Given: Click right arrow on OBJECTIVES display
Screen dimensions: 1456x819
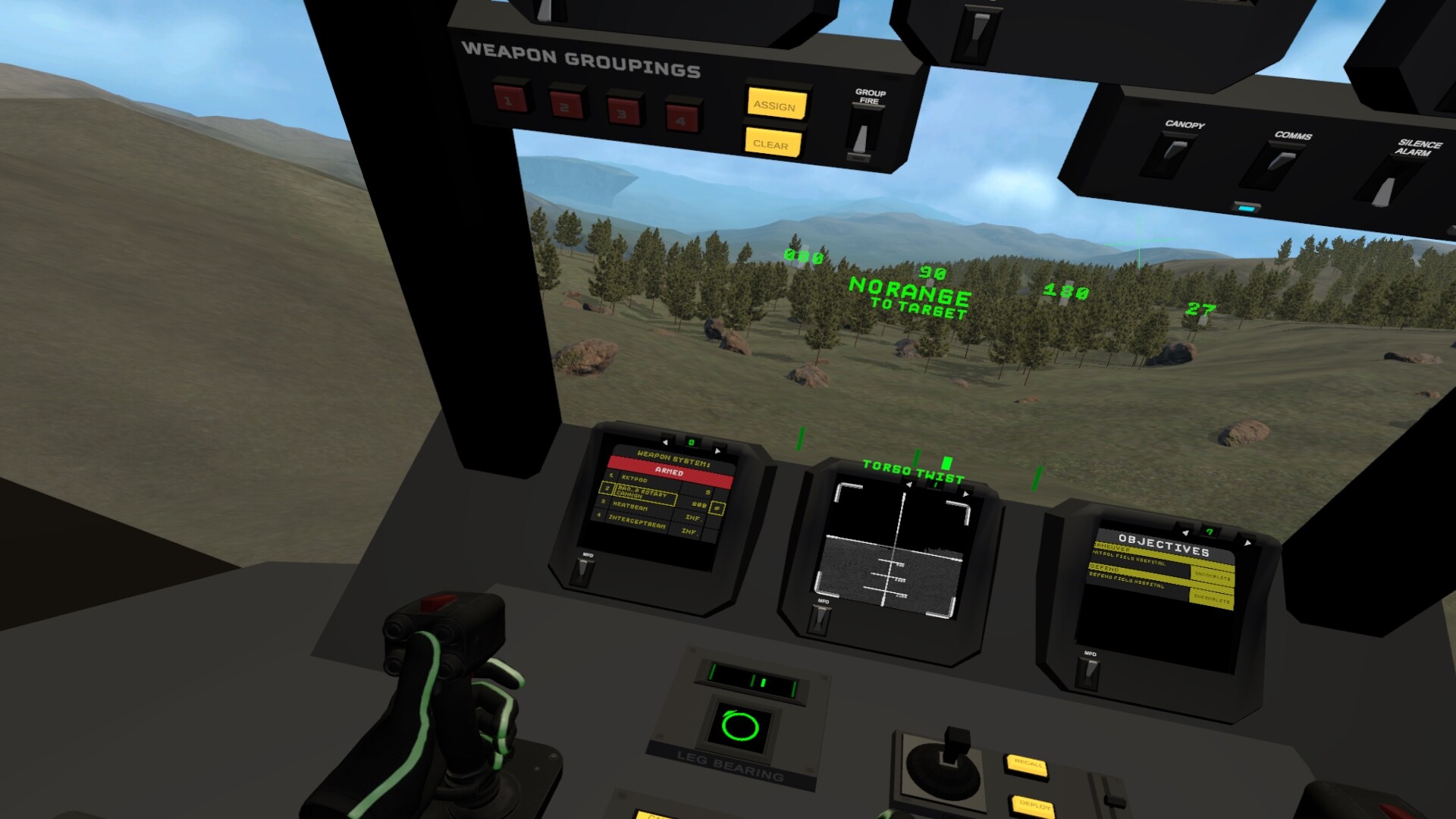Looking at the screenshot, I should [1248, 543].
